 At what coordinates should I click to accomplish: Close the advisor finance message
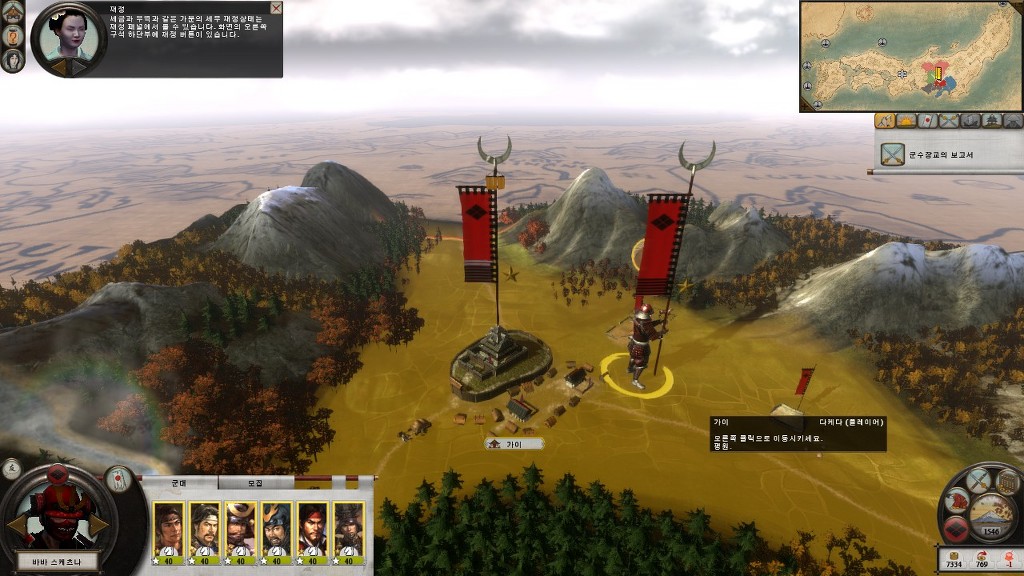(276, 8)
